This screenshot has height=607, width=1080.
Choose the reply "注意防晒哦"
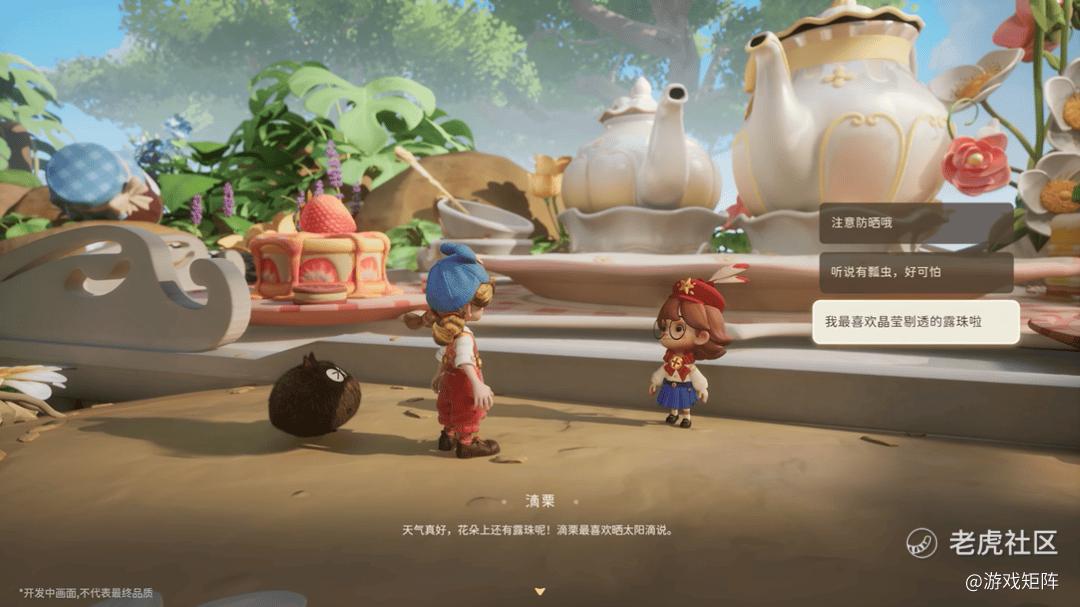[915, 223]
